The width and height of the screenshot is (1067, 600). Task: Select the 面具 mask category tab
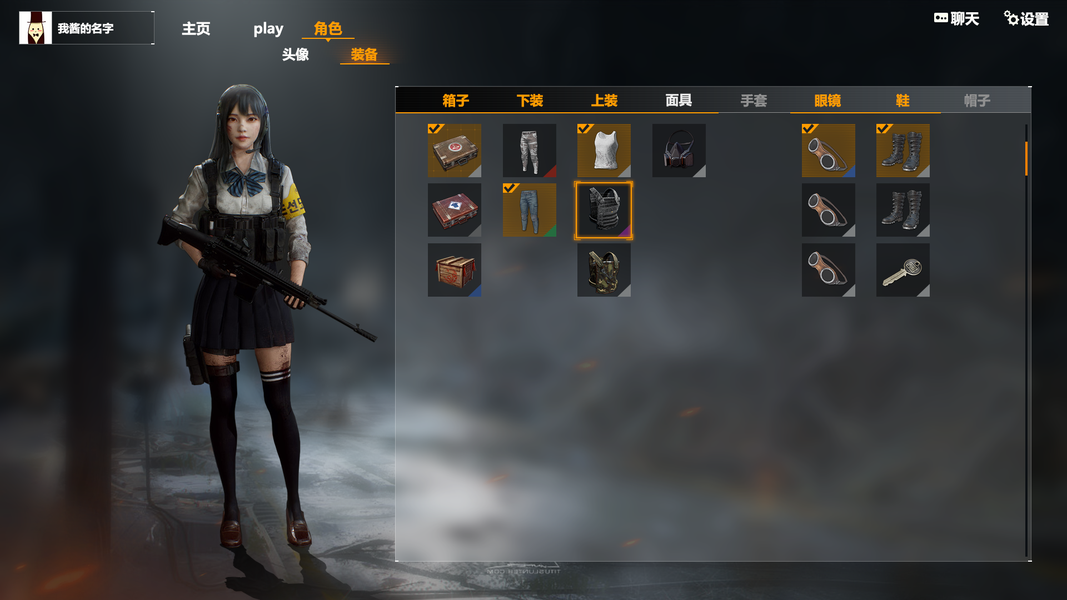pos(679,101)
